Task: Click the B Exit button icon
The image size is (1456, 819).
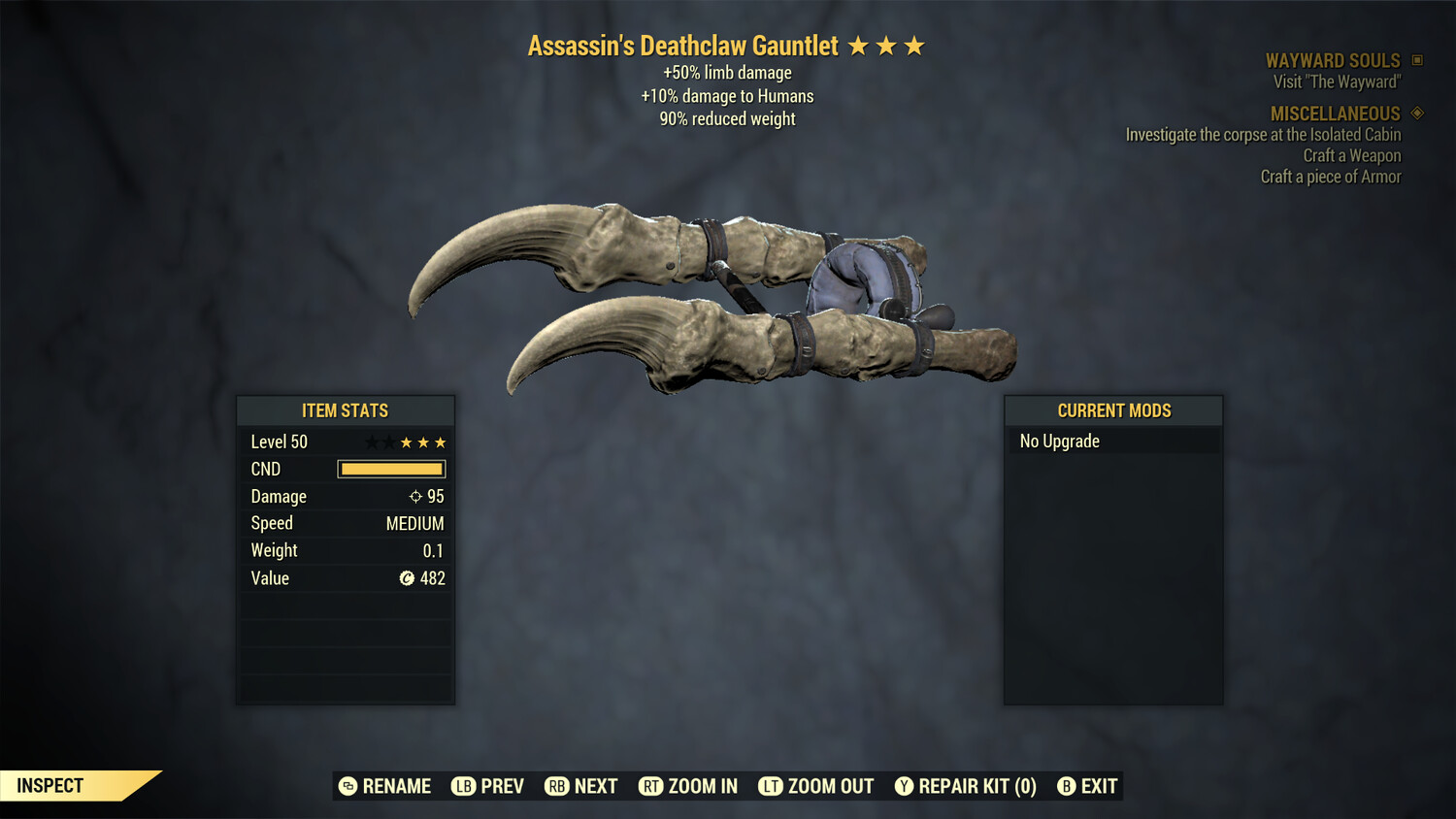Action: tap(1068, 786)
